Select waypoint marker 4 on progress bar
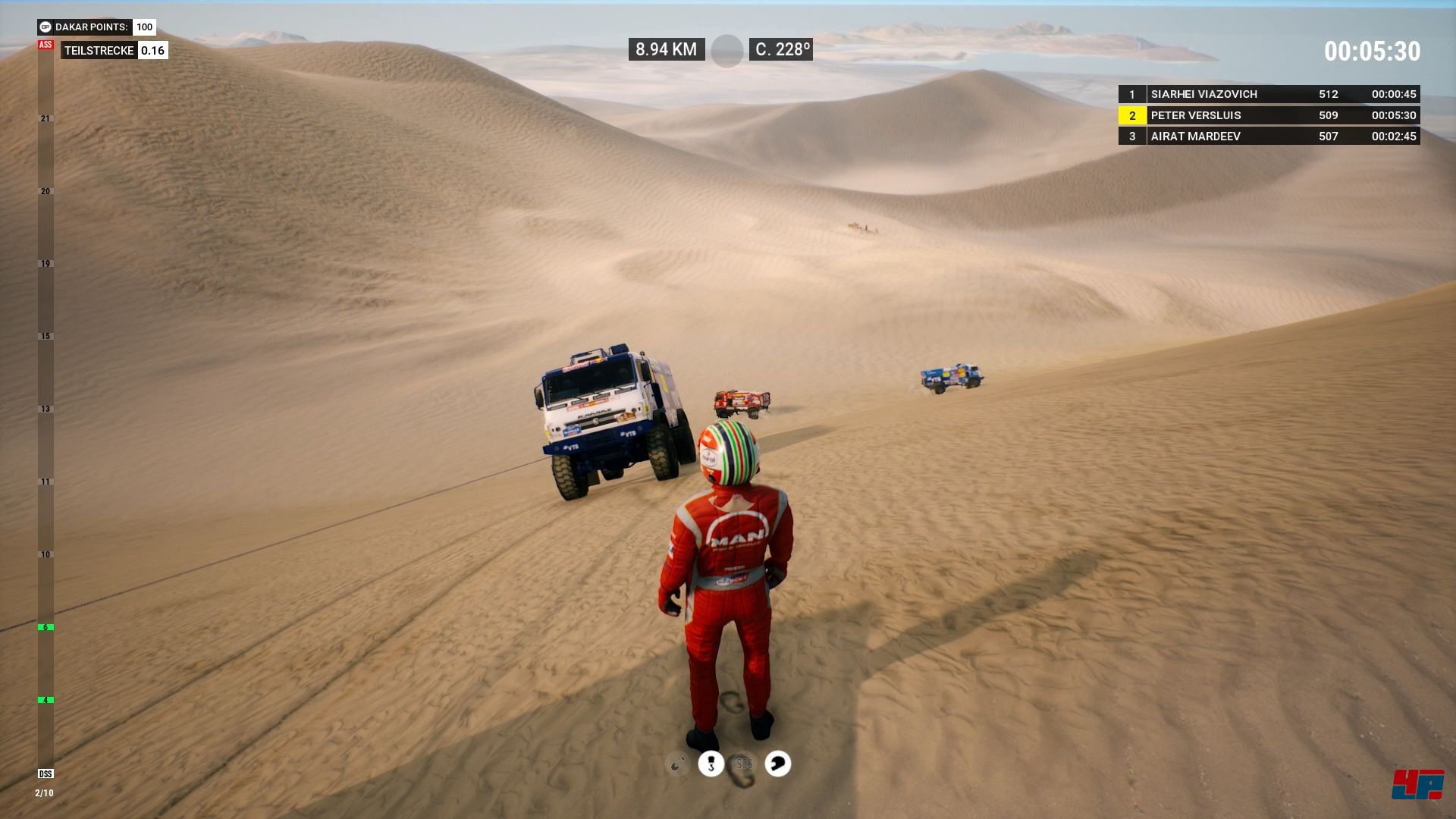The image size is (1456, 819). click(x=45, y=700)
